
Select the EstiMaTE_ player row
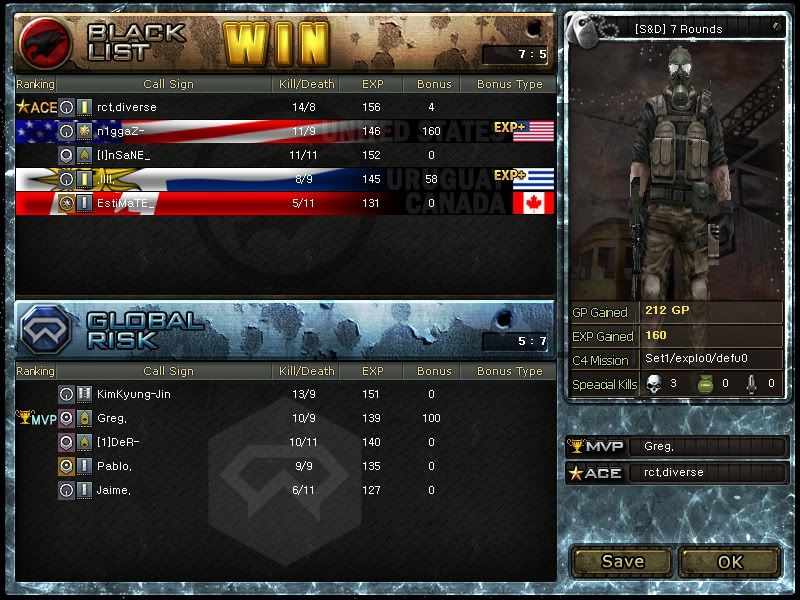127,203
